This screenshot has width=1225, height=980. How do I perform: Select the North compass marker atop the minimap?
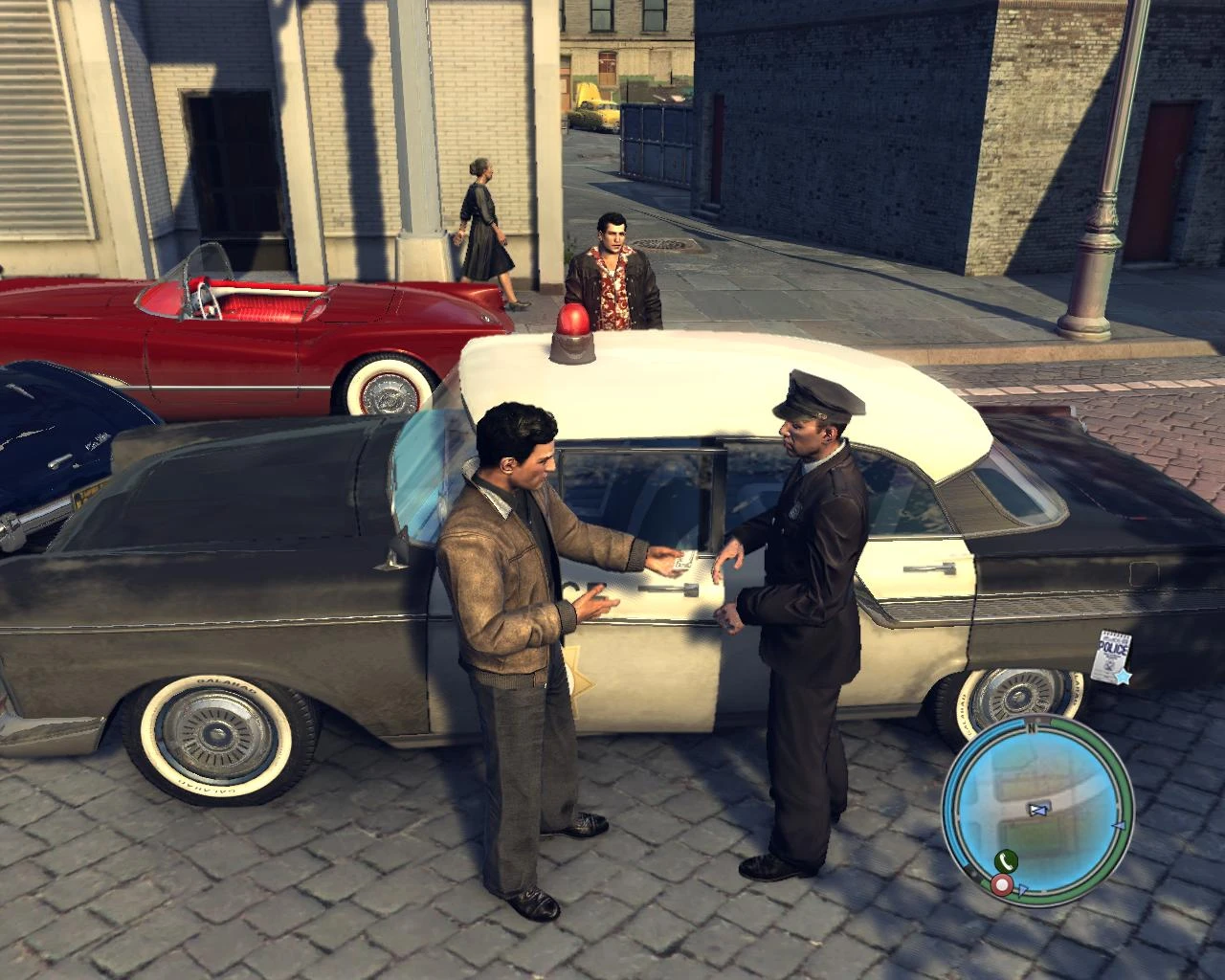[1033, 728]
